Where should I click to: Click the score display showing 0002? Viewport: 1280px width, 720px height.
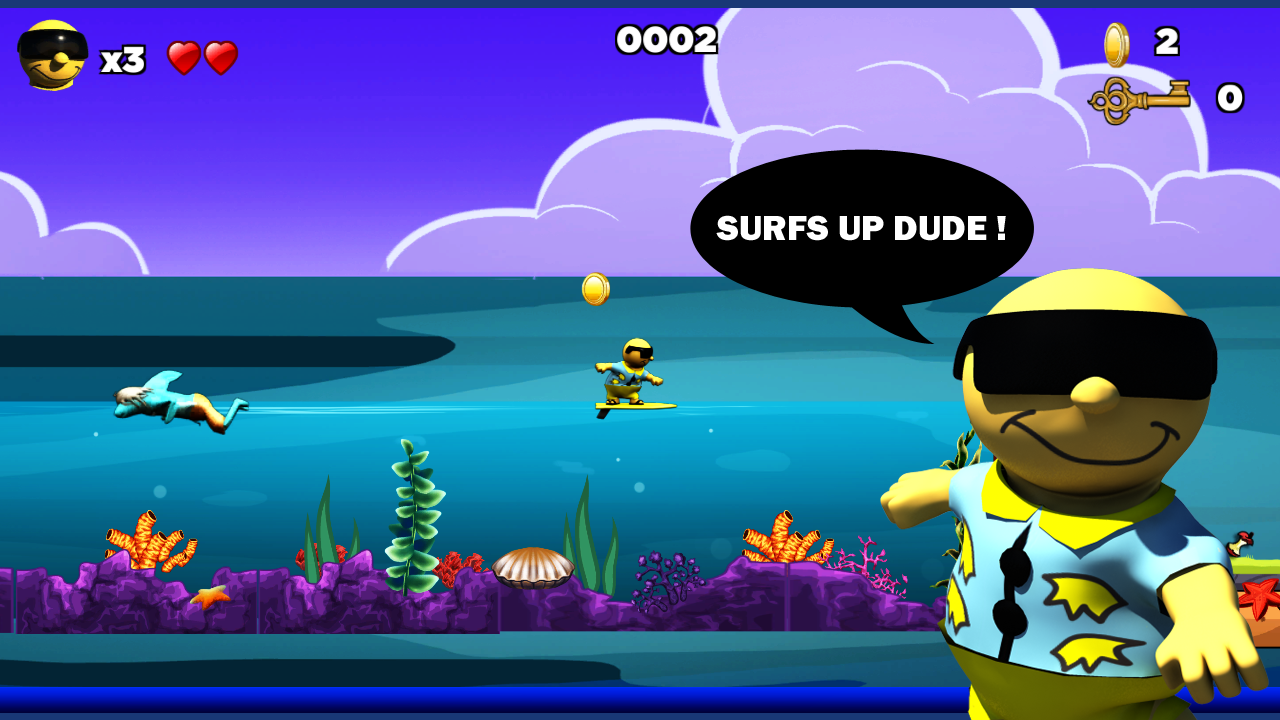(666, 41)
